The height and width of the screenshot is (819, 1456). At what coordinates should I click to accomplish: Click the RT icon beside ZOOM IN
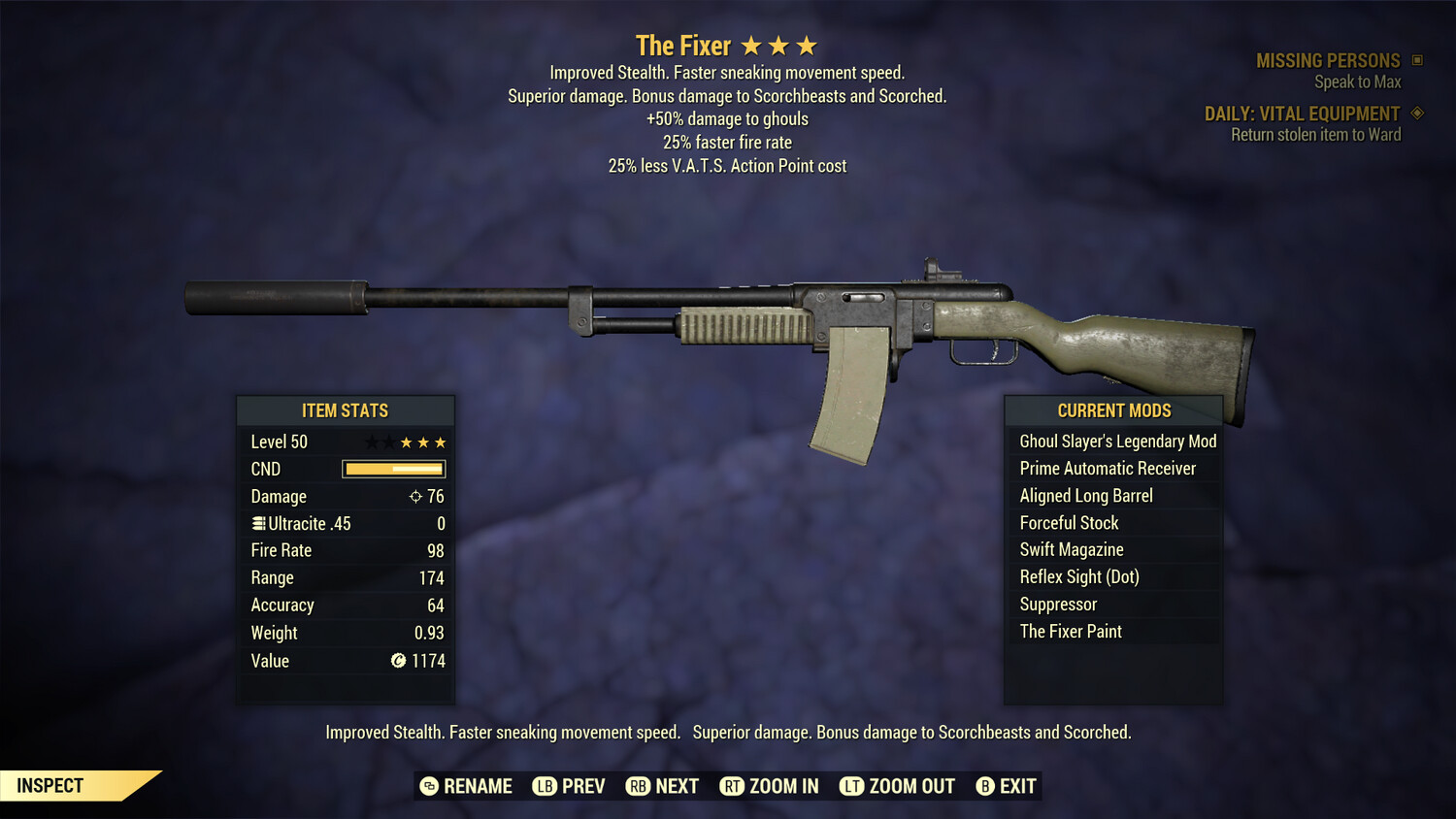click(x=733, y=786)
